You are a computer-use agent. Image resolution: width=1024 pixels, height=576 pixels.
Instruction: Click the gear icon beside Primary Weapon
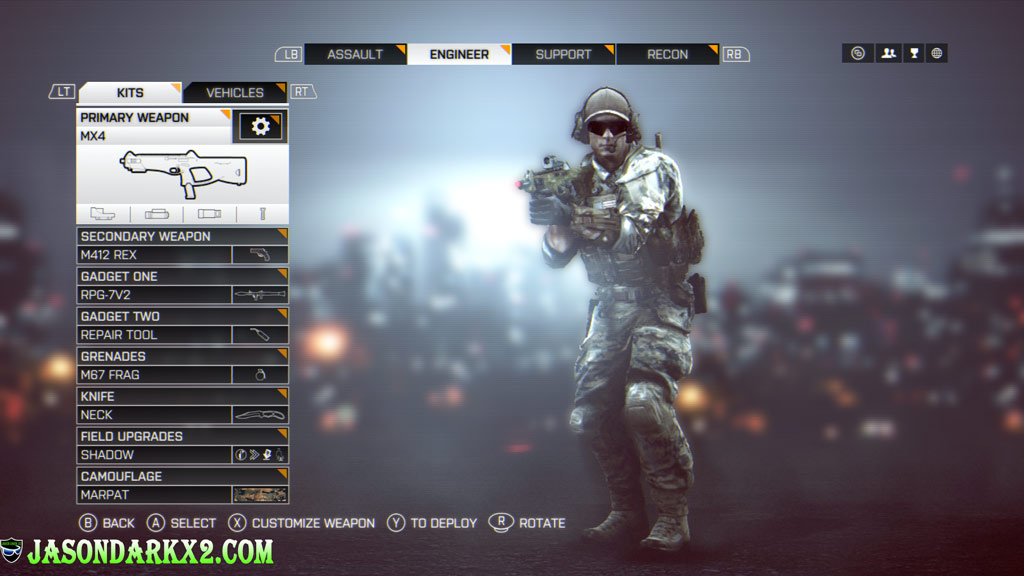pos(261,126)
